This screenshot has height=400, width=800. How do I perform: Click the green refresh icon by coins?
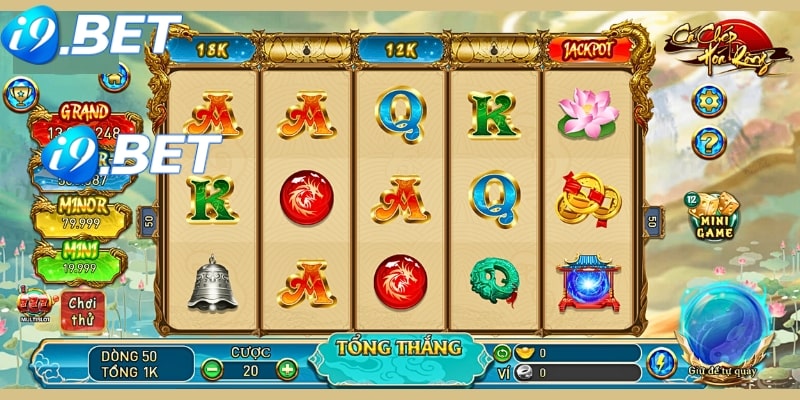pyautogui.click(x=502, y=353)
